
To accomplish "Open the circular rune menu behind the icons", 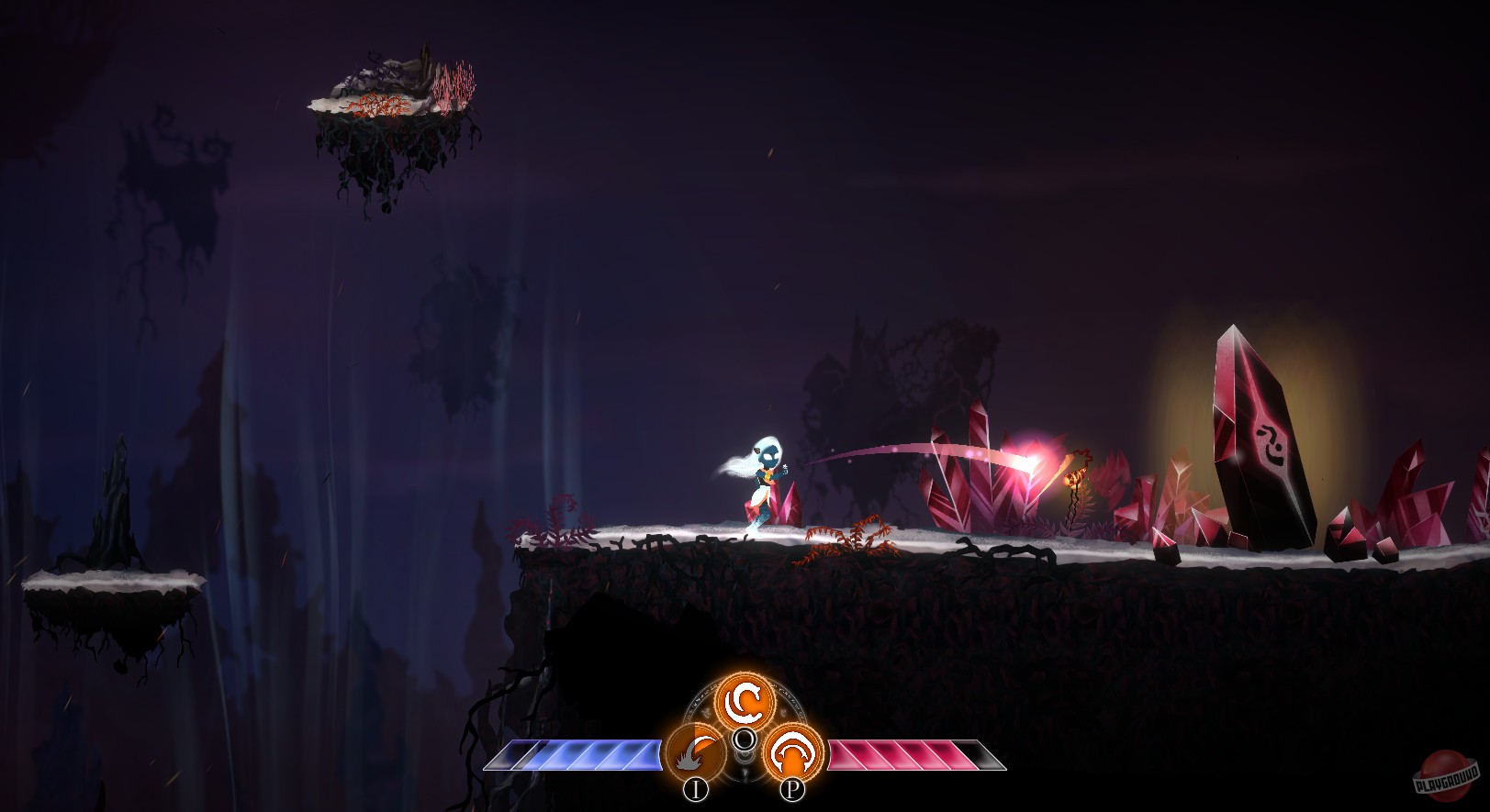I will click(x=744, y=734).
